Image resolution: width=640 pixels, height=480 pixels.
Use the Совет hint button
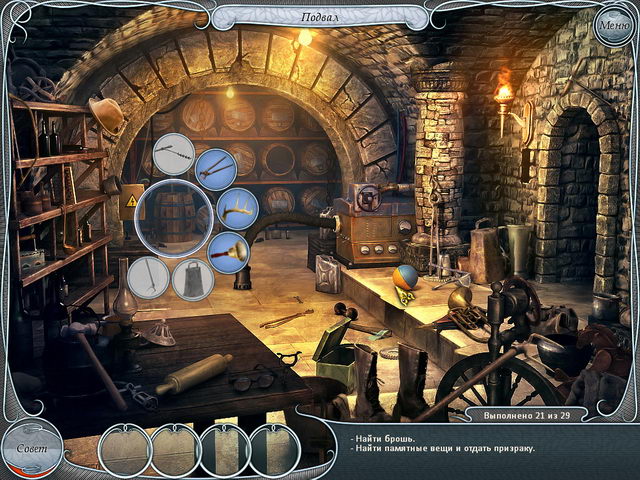(x=30, y=448)
